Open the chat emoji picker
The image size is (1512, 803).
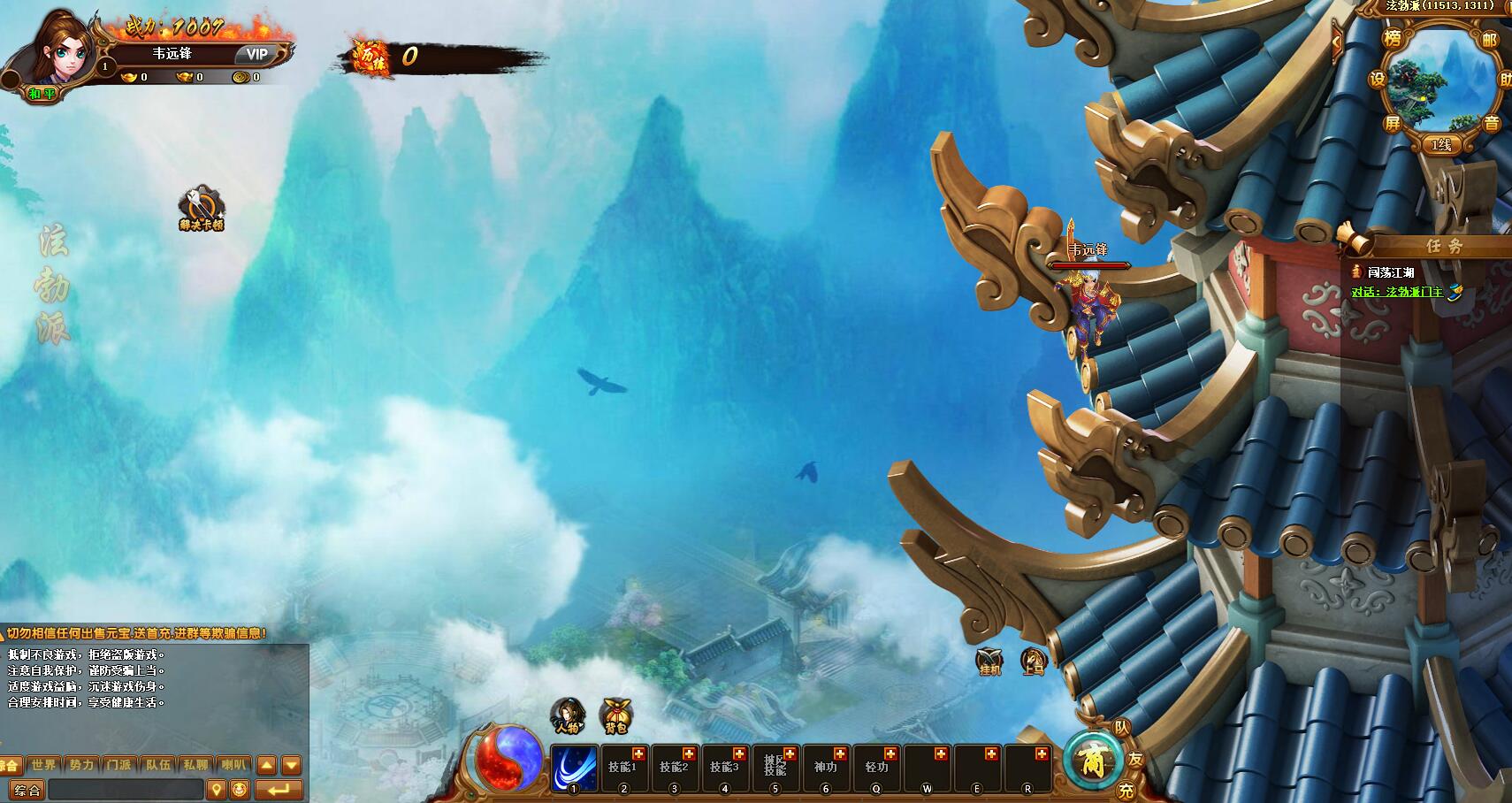coord(239,790)
